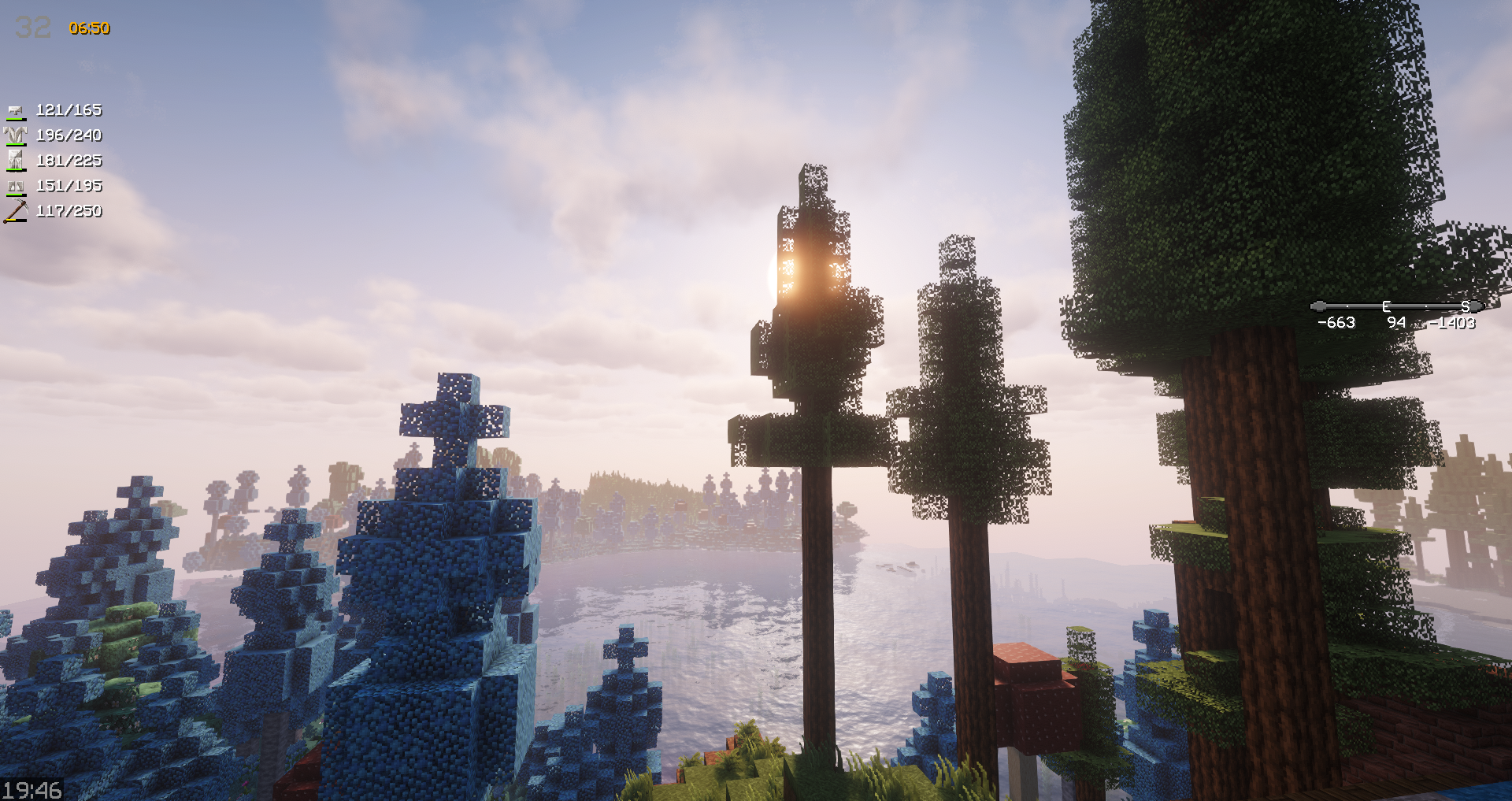1512x801 pixels.
Task: Click the compass direction bar
Action: [x=1396, y=306]
